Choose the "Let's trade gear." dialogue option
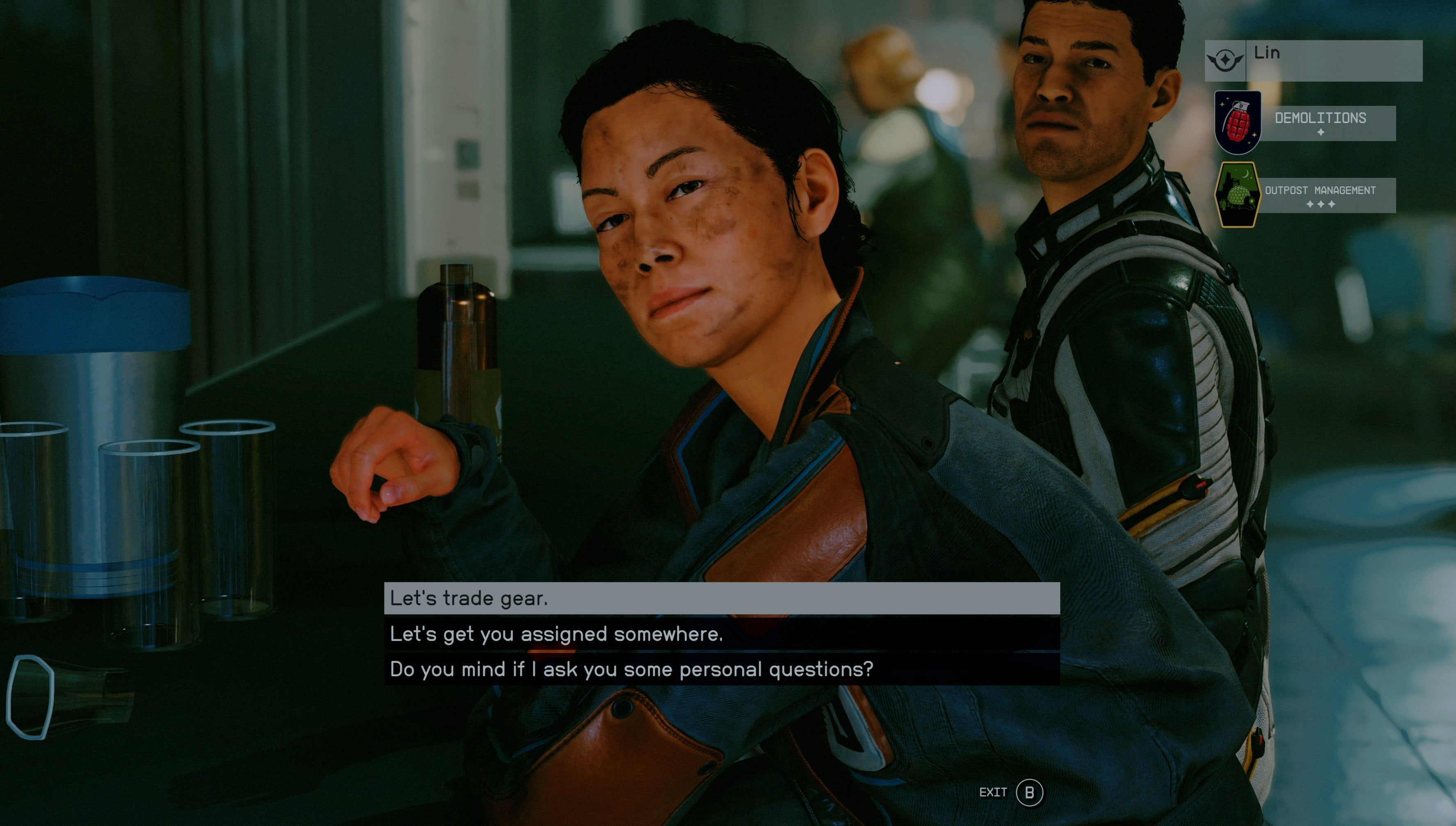Image resolution: width=1456 pixels, height=826 pixels. click(722, 598)
